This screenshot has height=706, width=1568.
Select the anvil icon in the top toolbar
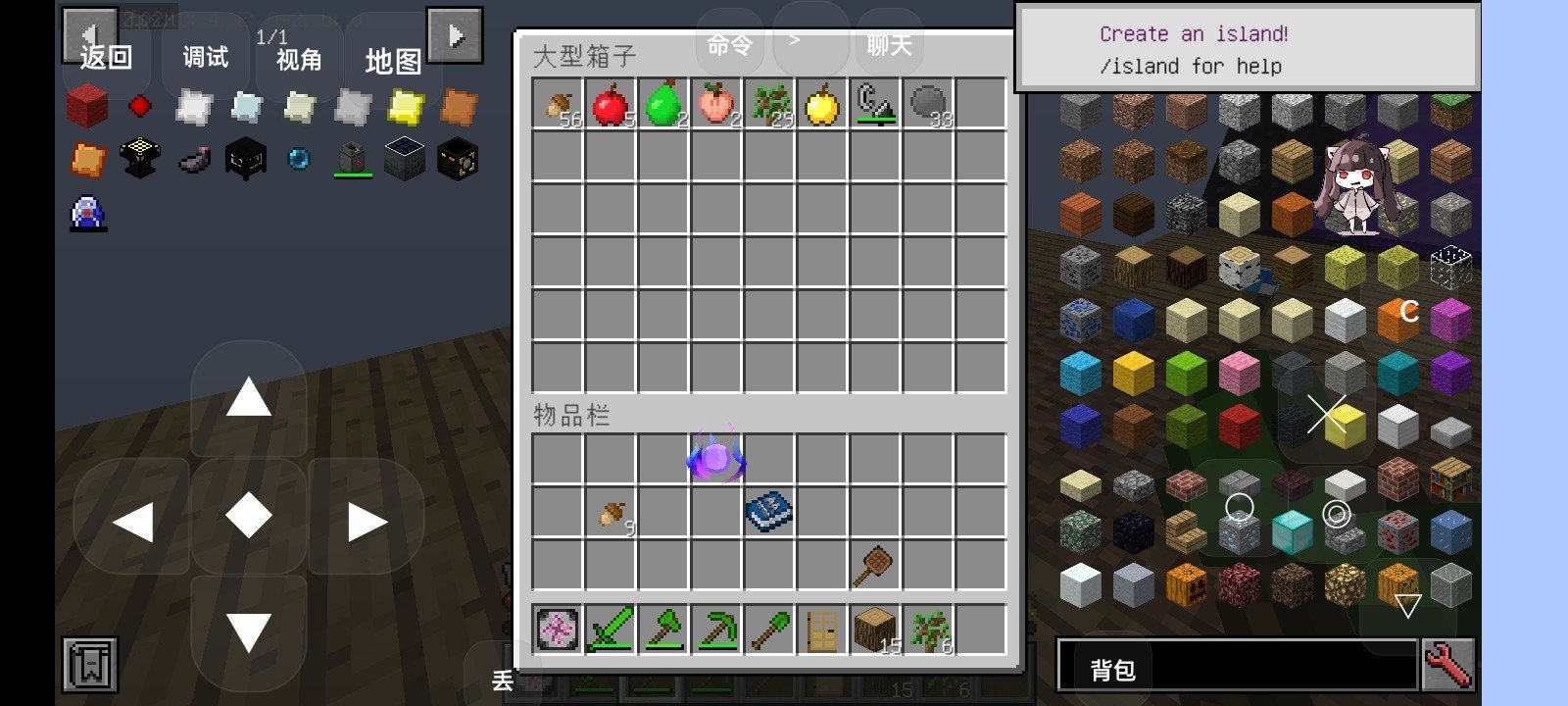[138, 158]
